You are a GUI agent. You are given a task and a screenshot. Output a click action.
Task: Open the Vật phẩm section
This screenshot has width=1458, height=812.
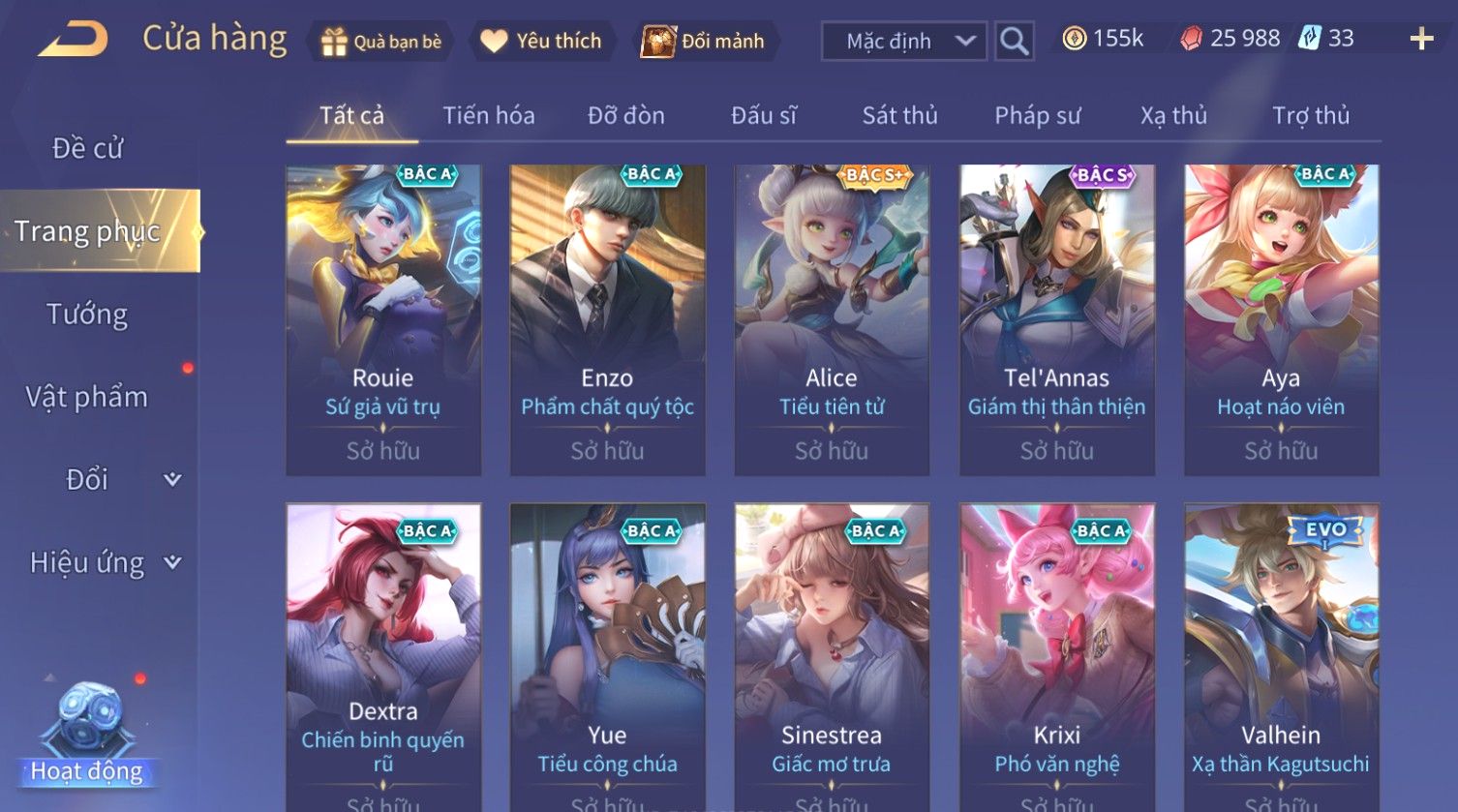(x=87, y=397)
